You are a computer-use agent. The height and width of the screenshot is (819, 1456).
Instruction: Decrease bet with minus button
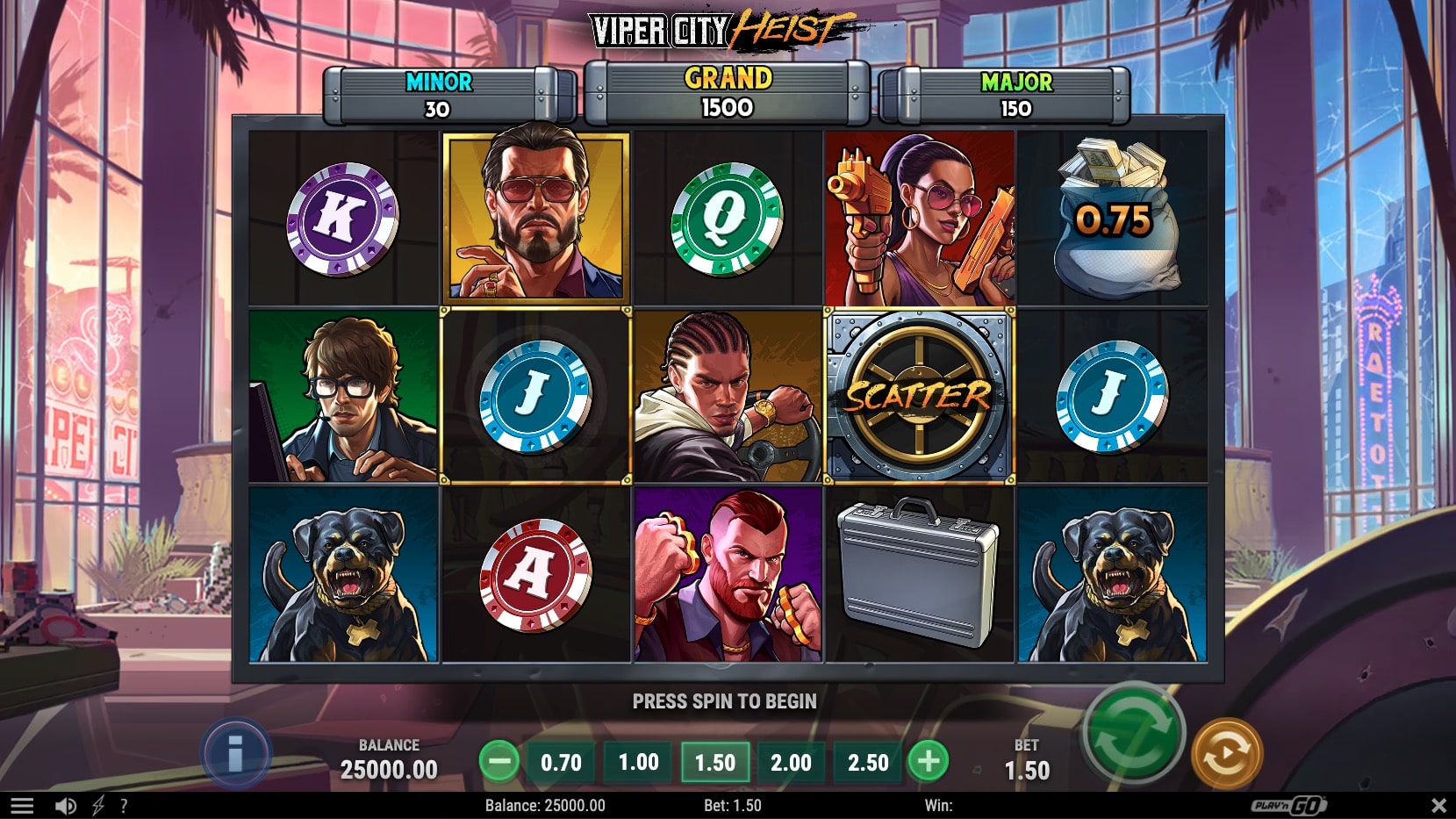click(501, 762)
